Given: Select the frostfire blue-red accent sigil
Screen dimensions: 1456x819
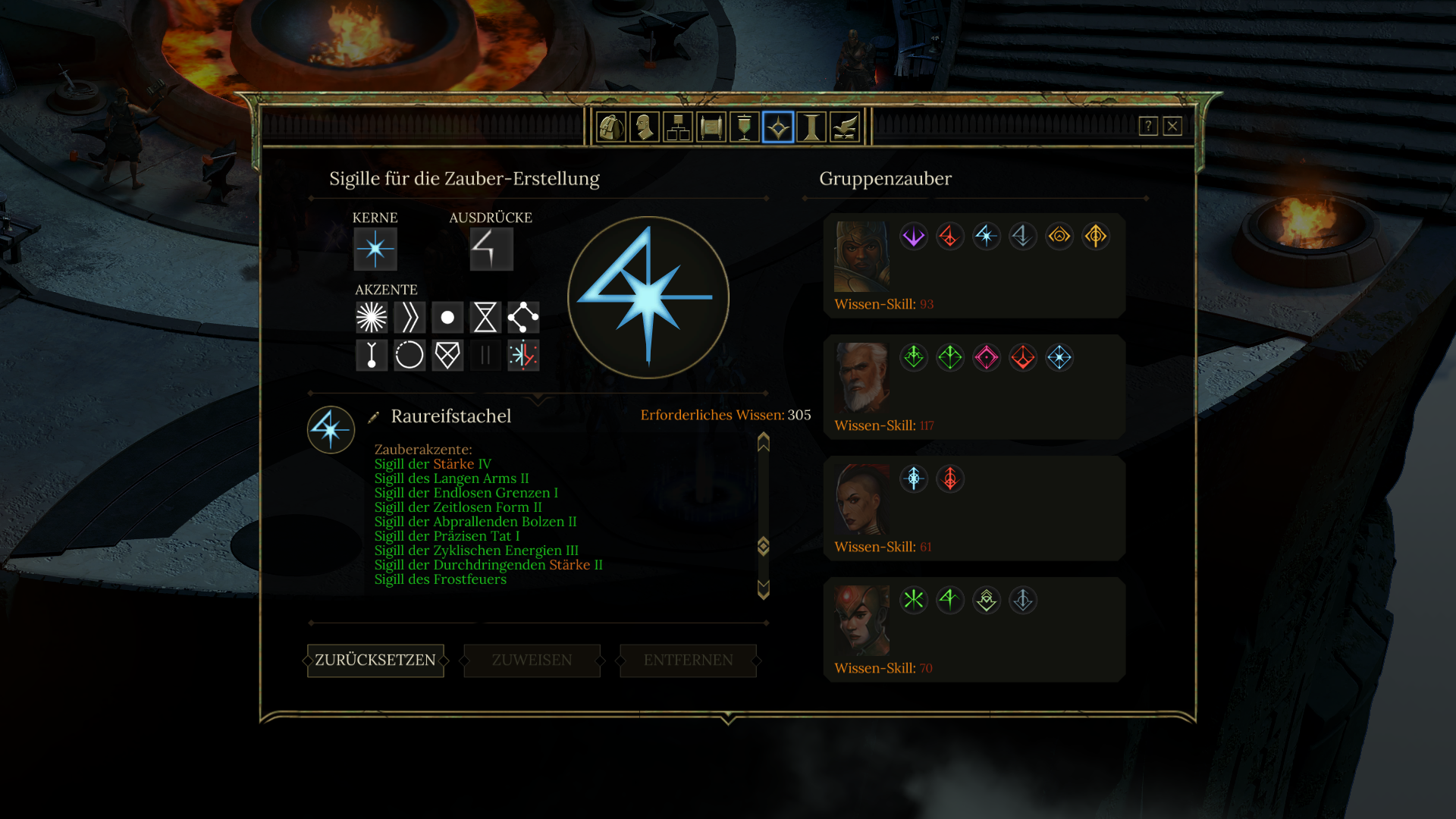Looking at the screenshot, I should [x=523, y=355].
